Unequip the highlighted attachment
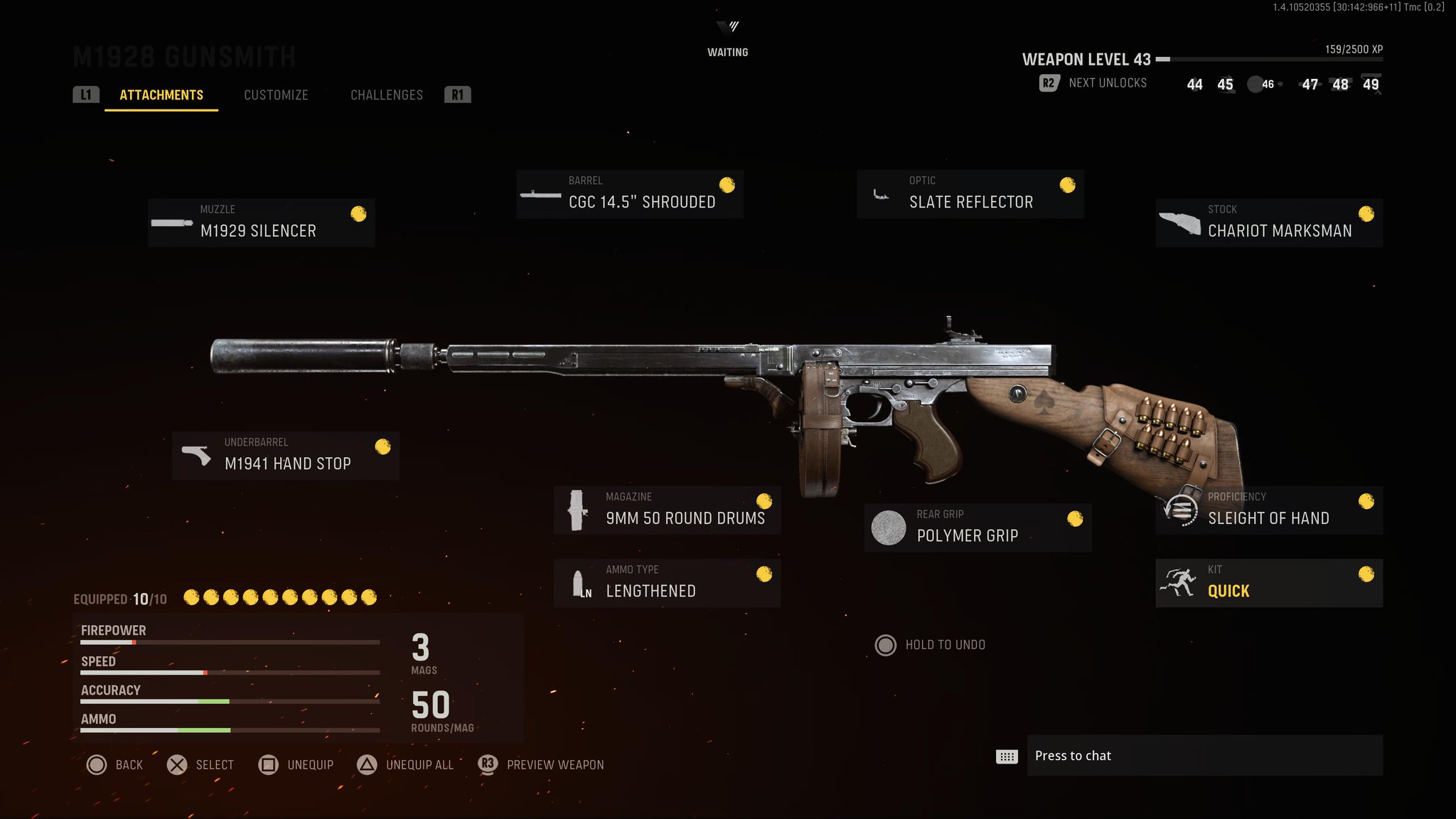 (296, 765)
